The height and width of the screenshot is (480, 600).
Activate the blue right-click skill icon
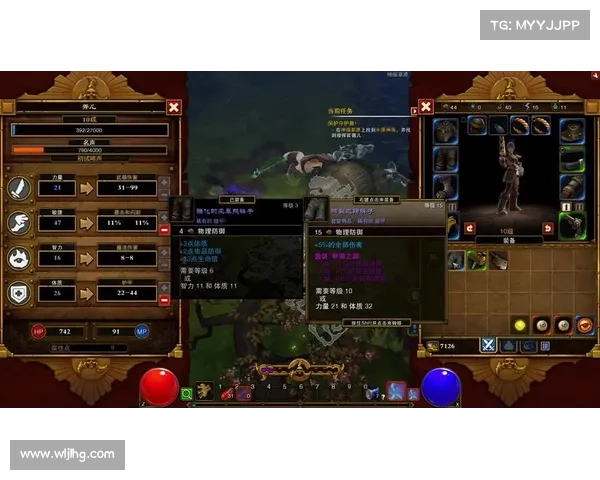[x=396, y=391]
